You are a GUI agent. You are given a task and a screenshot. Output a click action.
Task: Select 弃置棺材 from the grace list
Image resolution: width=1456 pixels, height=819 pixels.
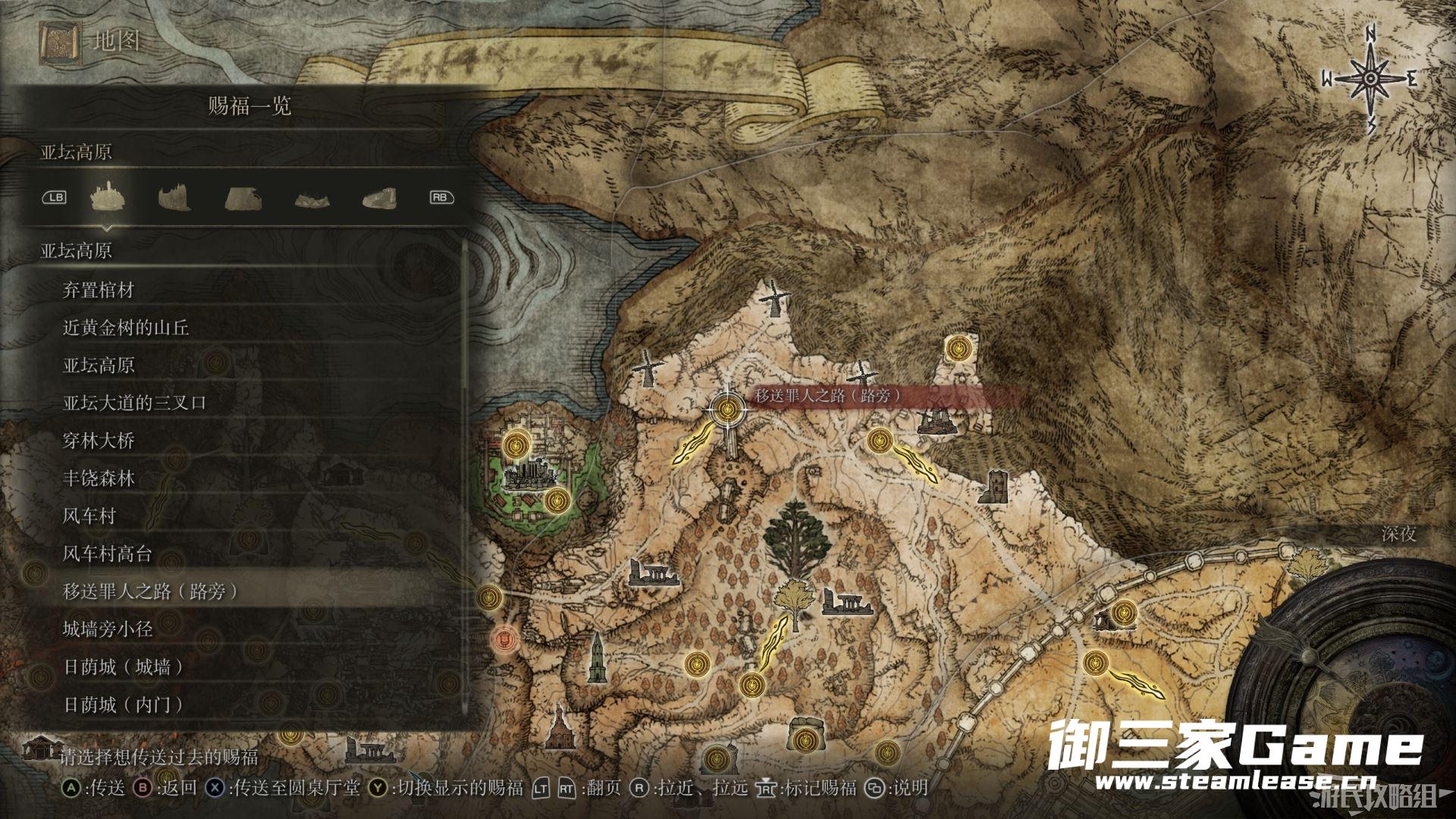tap(99, 290)
